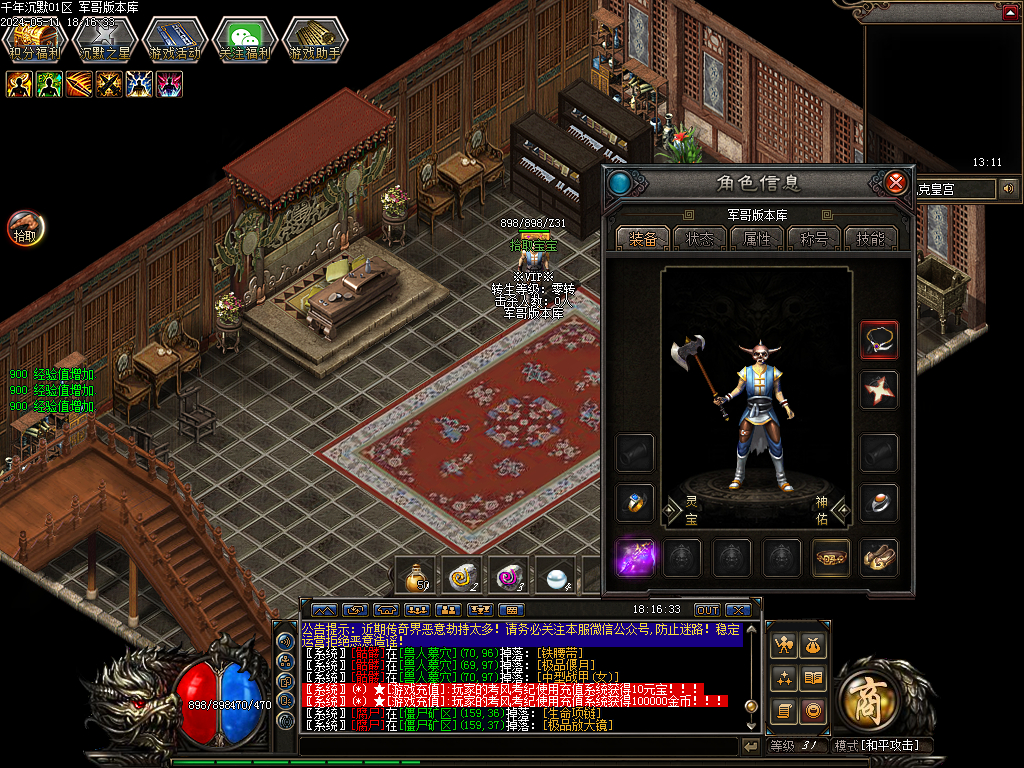Open the 属性 attributes tab

(757, 239)
